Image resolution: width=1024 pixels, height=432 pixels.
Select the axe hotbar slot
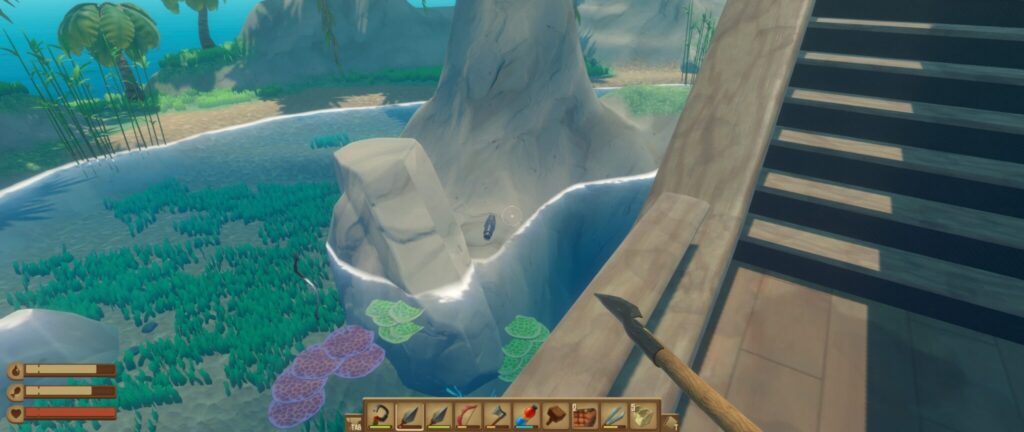pyautogui.click(x=497, y=415)
